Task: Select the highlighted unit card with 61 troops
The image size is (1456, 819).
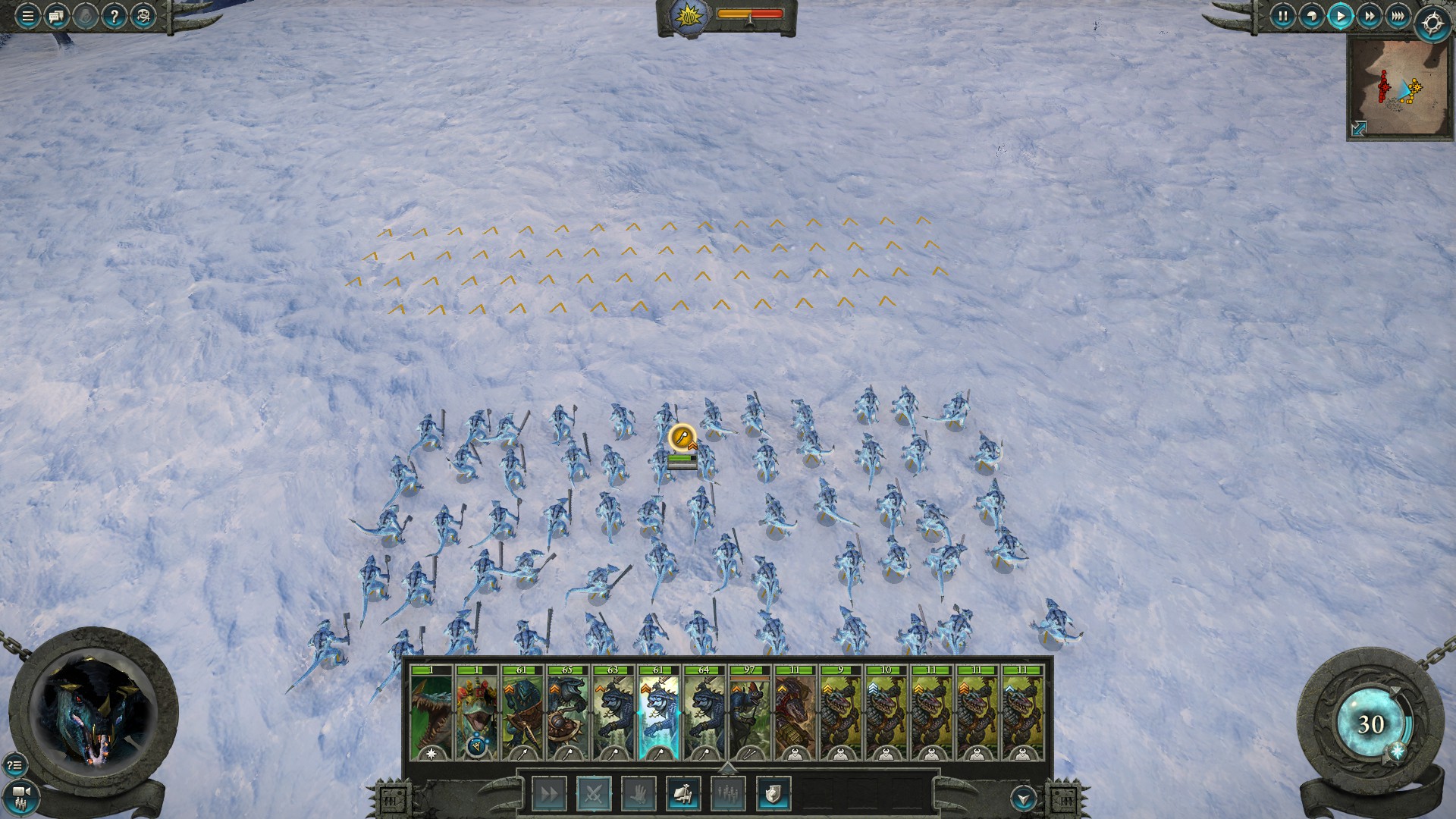Action: (x=658, y=713)
